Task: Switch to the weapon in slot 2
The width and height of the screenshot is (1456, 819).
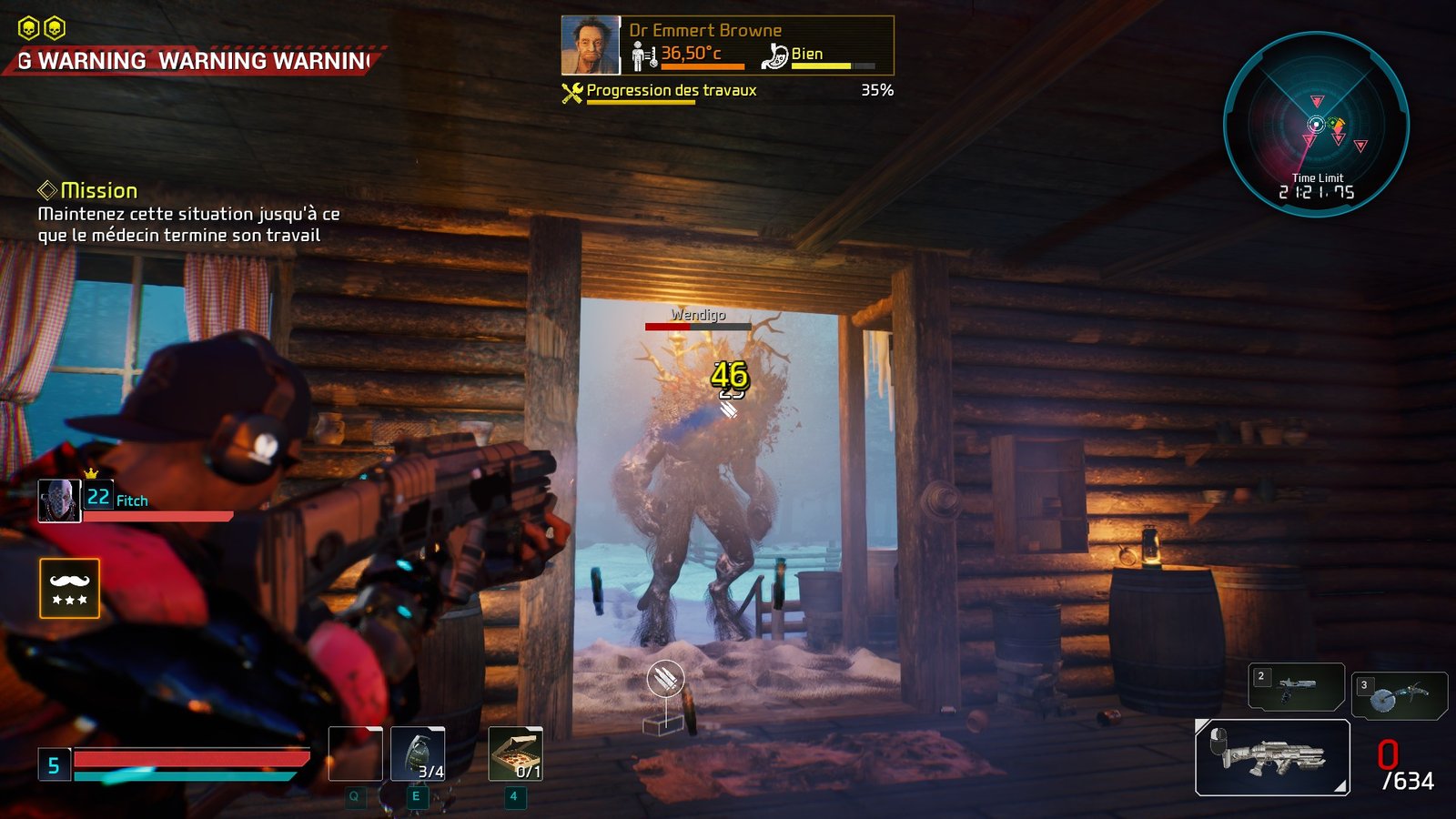Action: click(1296, 686)
